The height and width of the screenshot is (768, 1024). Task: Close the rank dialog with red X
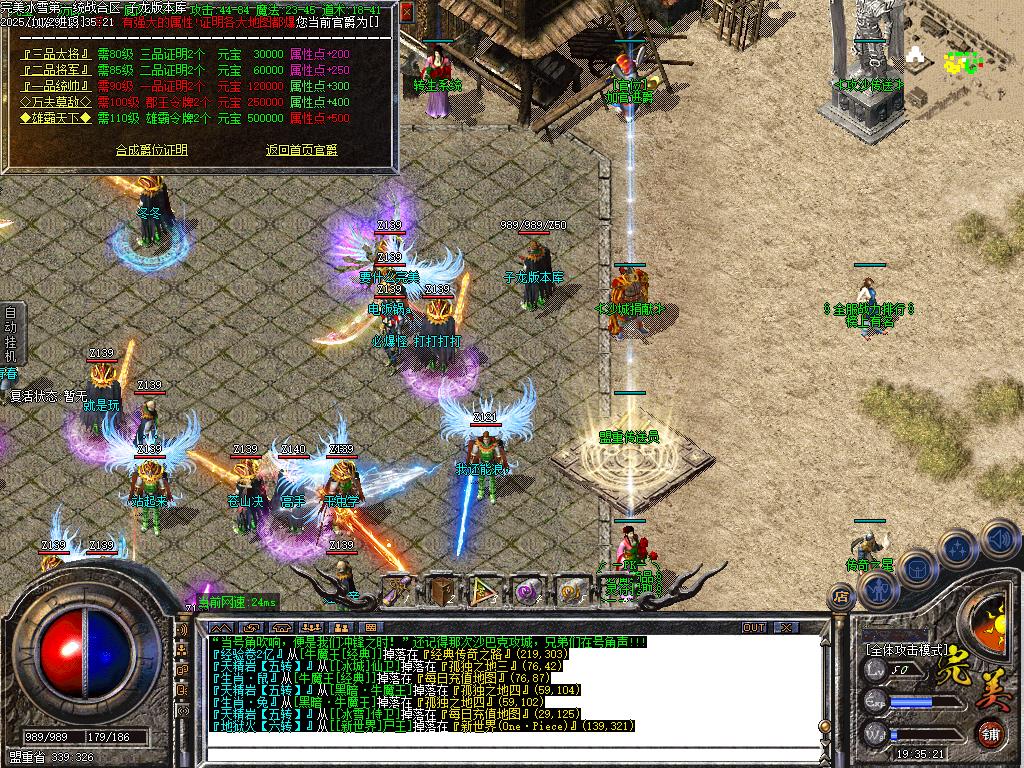pos(408,12)
